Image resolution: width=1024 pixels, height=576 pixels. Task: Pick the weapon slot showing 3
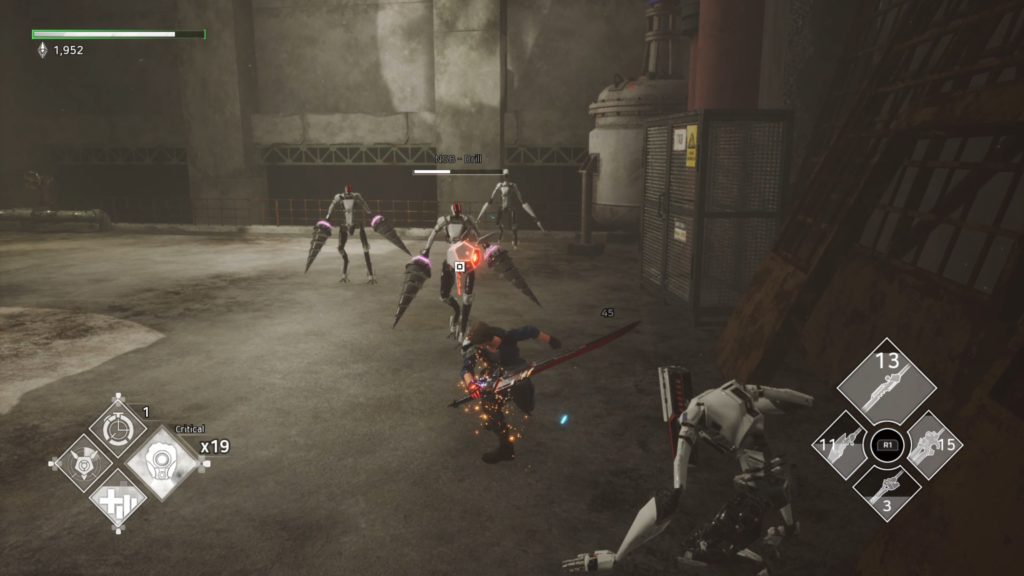pos(885,491)
